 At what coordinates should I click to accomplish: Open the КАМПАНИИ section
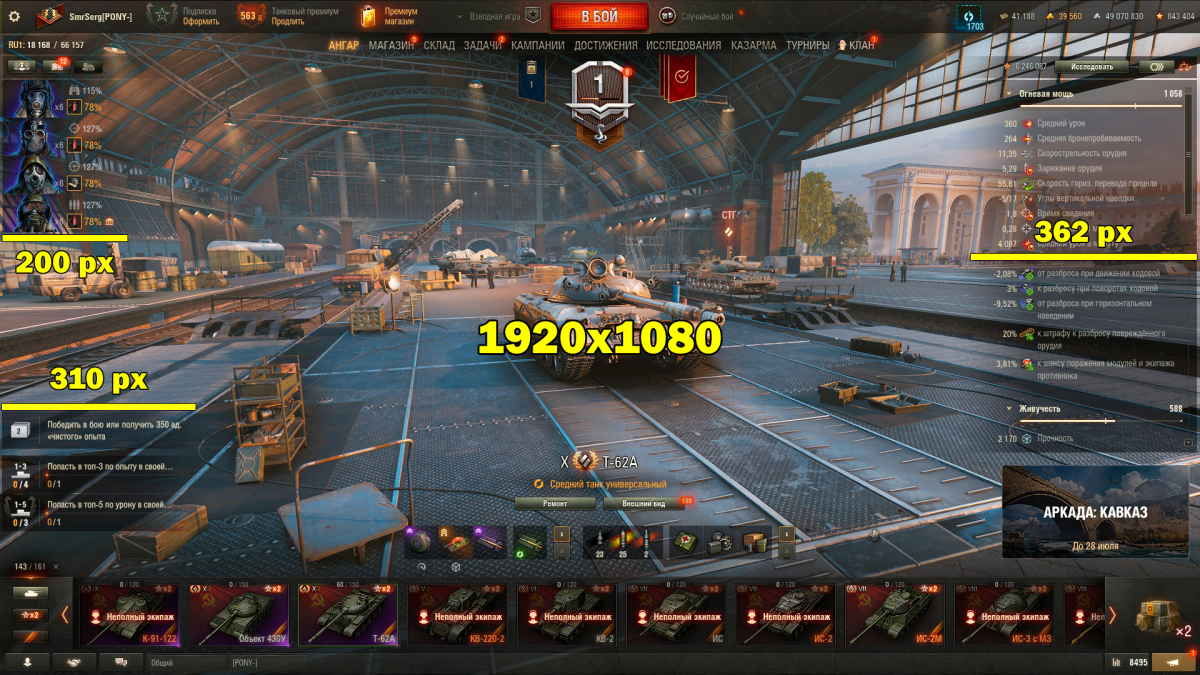pos(538,45)
